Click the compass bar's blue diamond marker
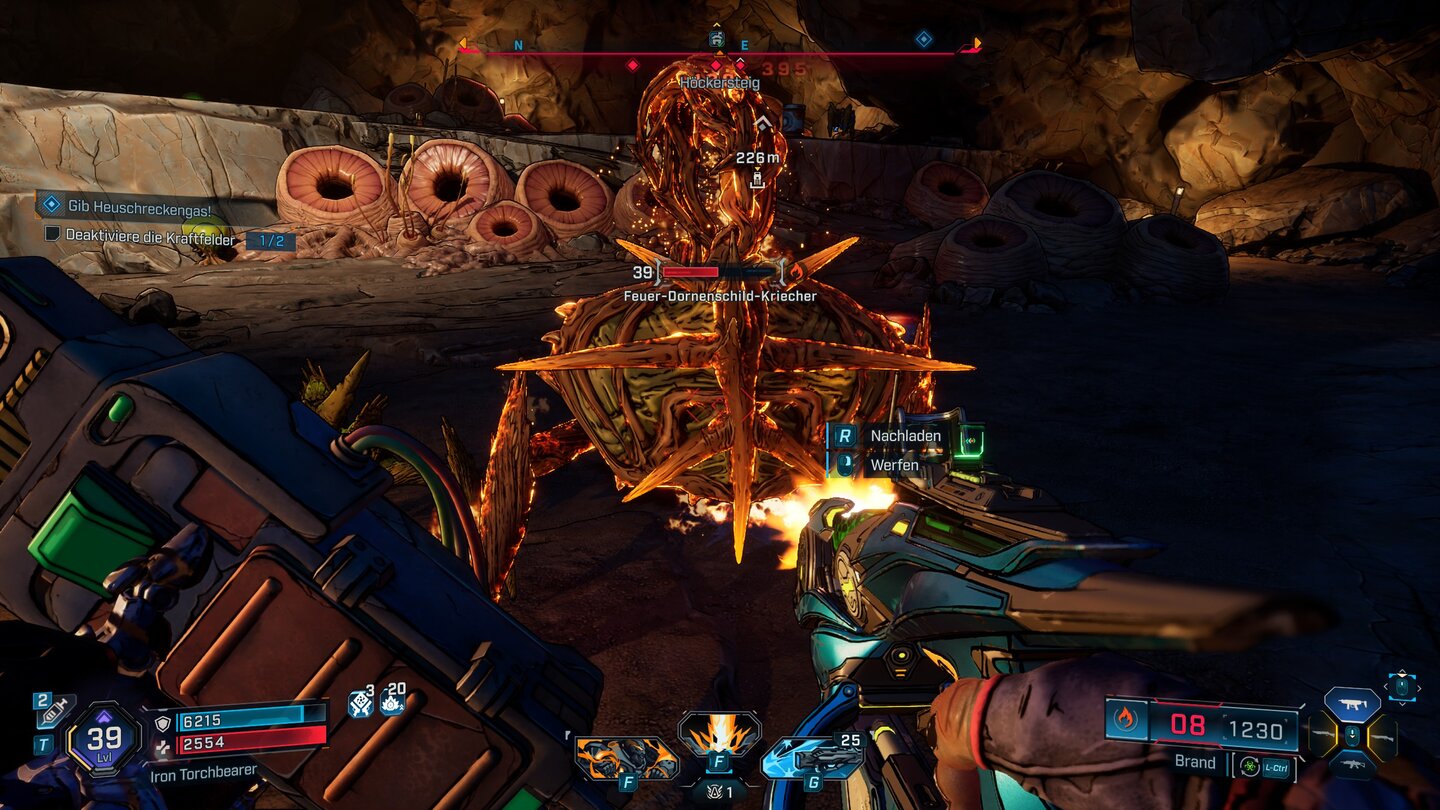Viewport: 1440px width, 810px height. 923,39
